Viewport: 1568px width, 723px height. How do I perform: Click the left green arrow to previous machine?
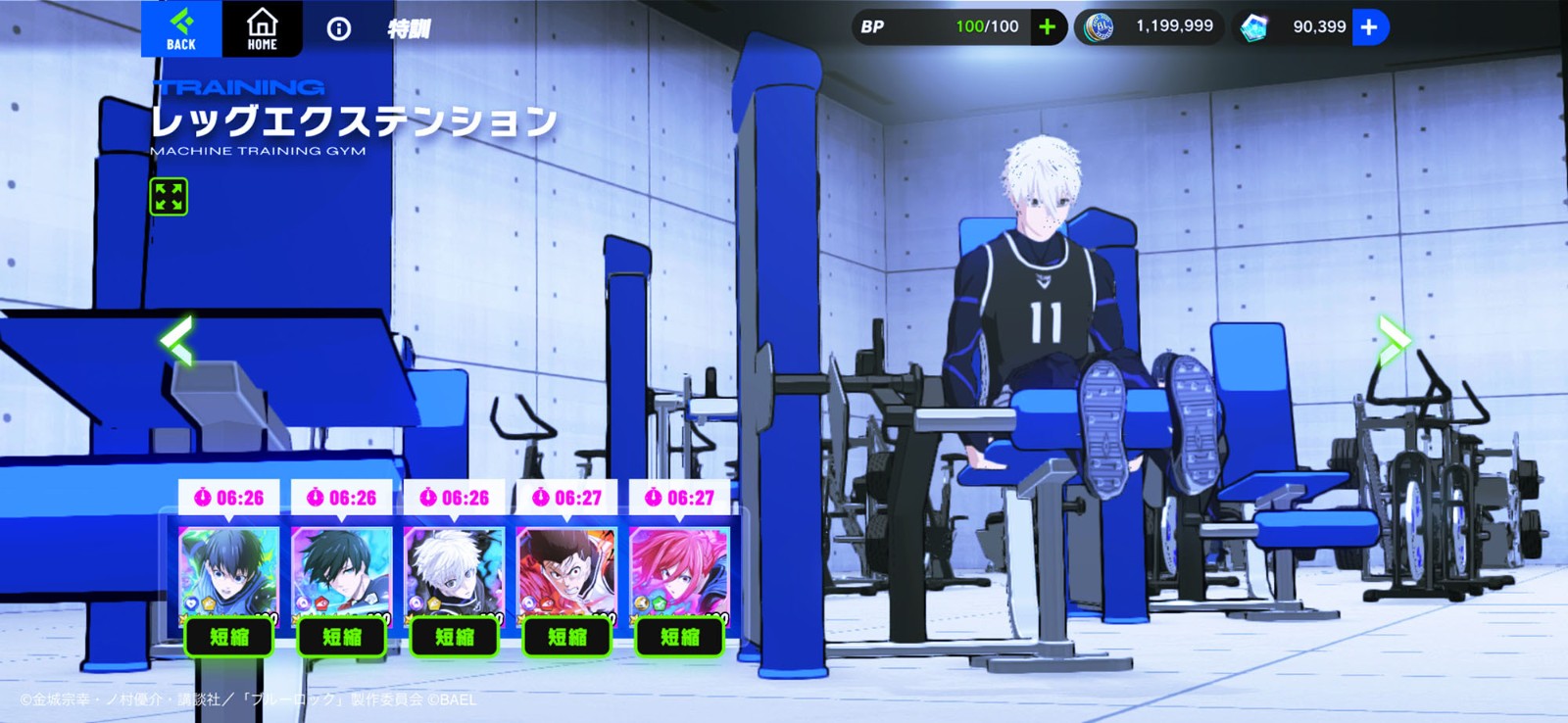point(177,340)
